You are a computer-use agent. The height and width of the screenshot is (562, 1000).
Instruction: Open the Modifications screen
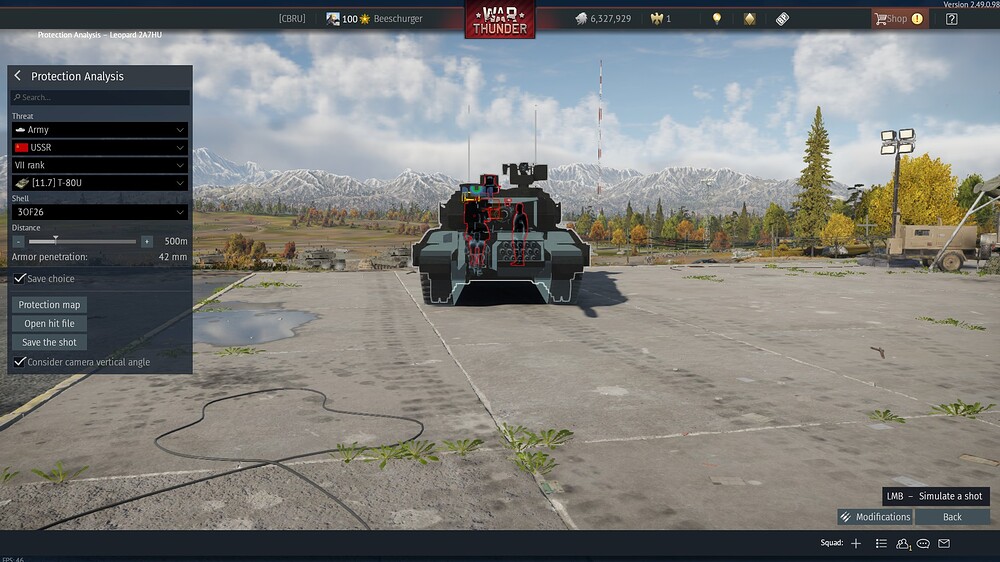point(875,517)
